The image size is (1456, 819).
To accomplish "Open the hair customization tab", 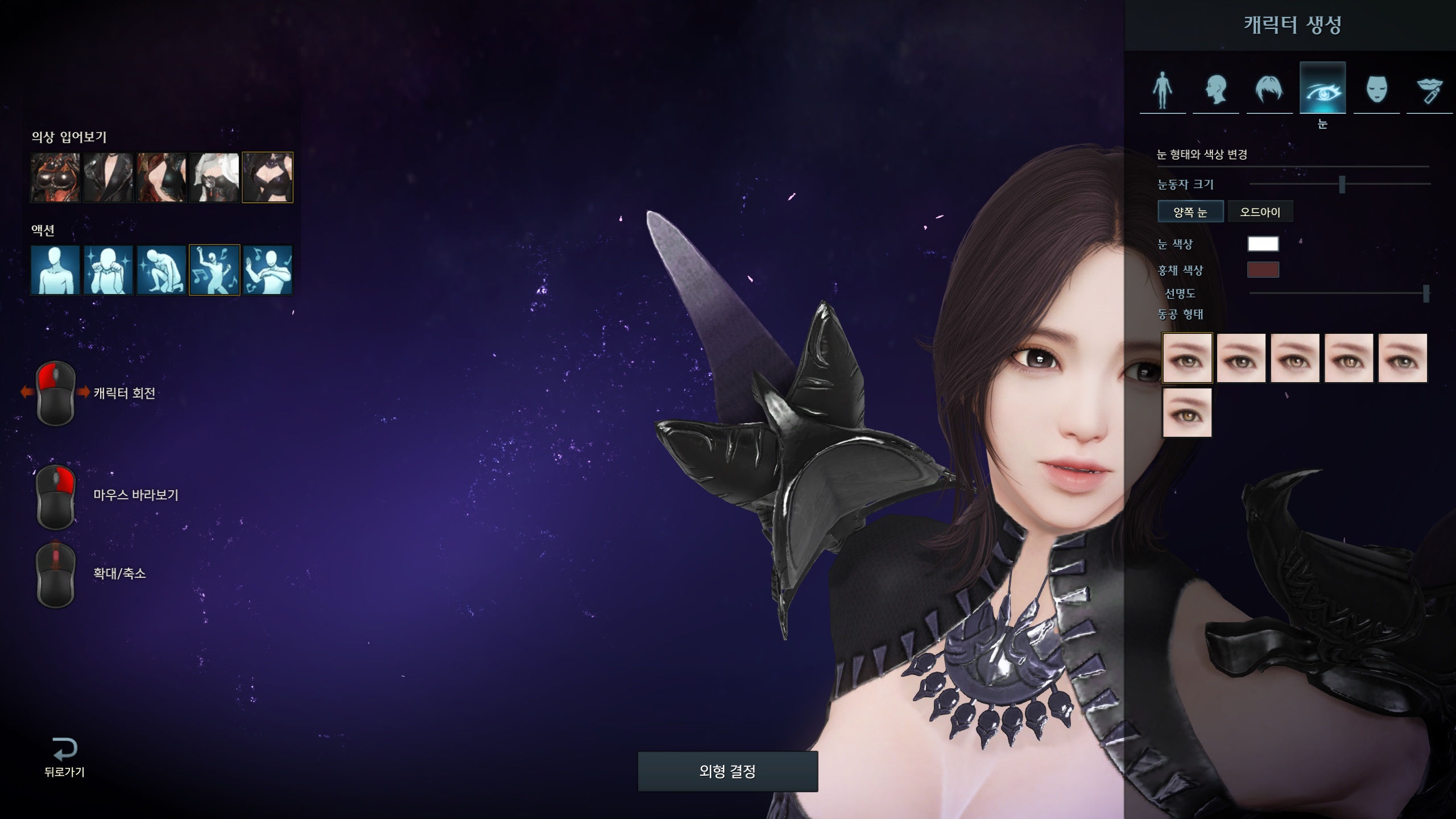I will tap(1269, 90).
